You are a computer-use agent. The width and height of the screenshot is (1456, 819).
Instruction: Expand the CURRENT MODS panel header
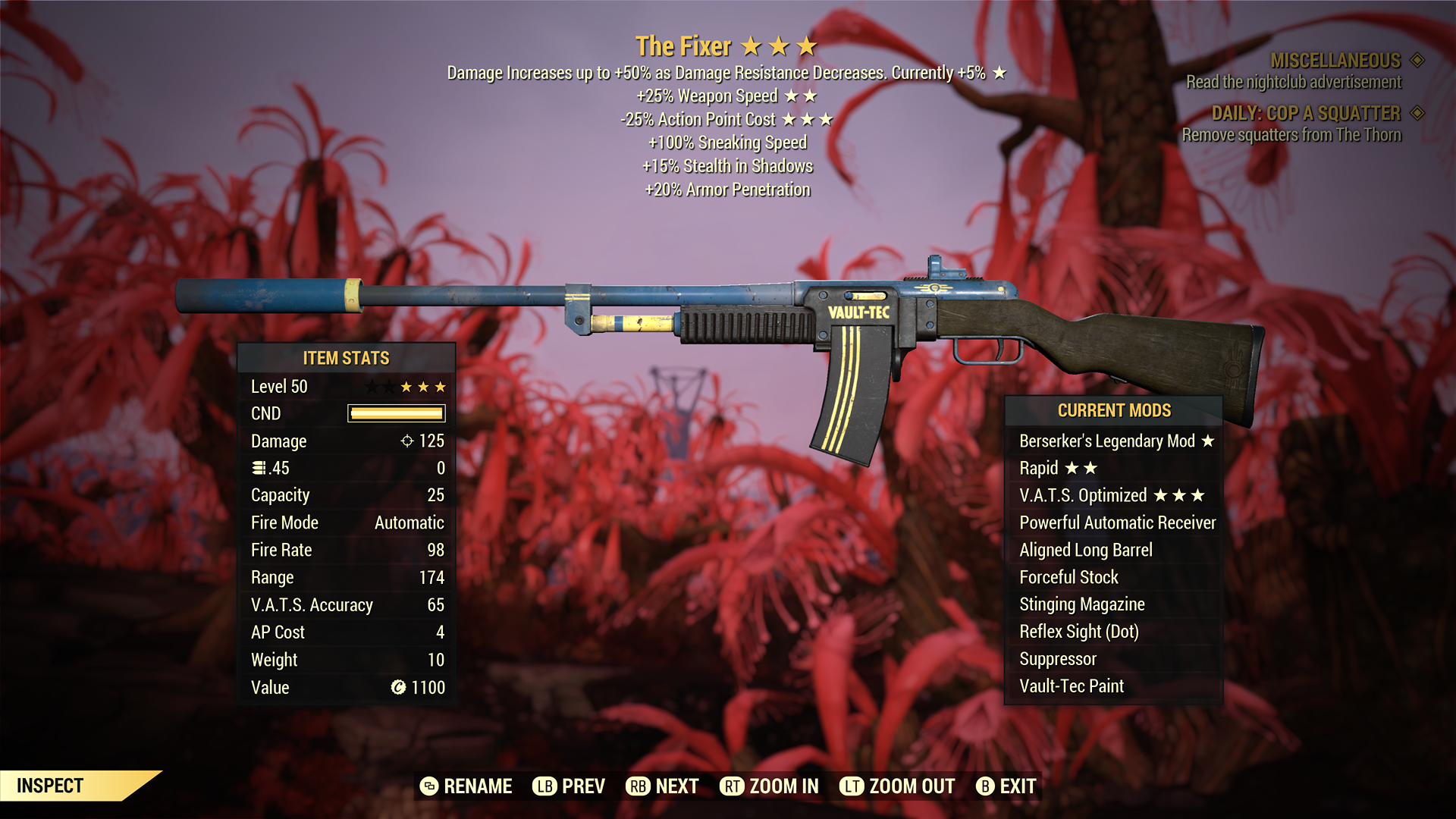pyautogui.click(x=1113, y=410)
